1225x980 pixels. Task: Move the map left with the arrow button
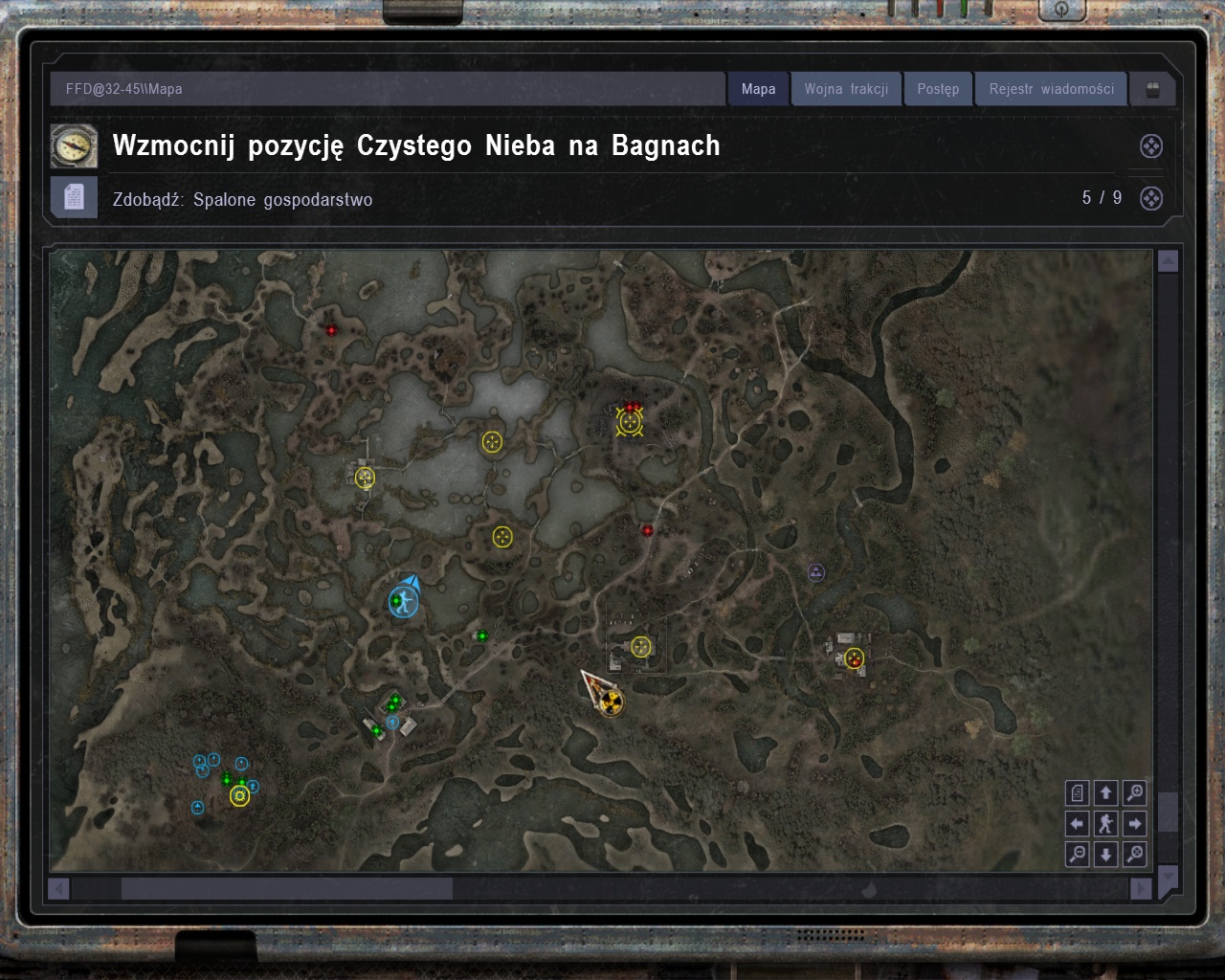[1078, 823]
